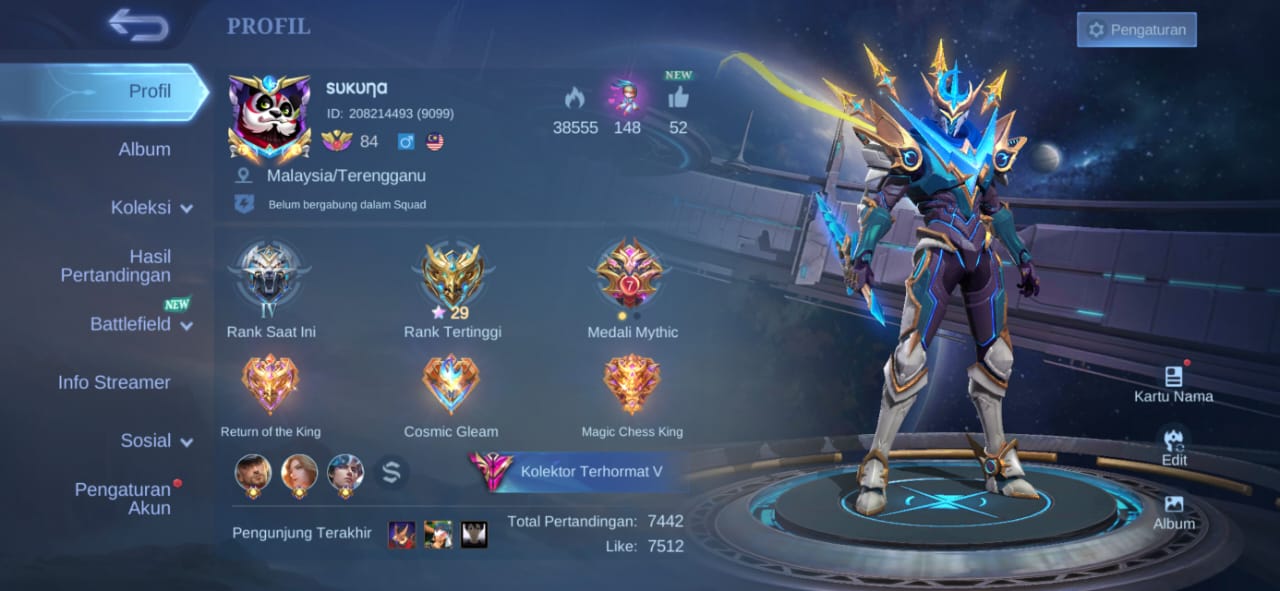The width and height of the screenshot is (1280, 591).
Task: Show Hasil Pertandingan match history
Action: tap(115, 266)
